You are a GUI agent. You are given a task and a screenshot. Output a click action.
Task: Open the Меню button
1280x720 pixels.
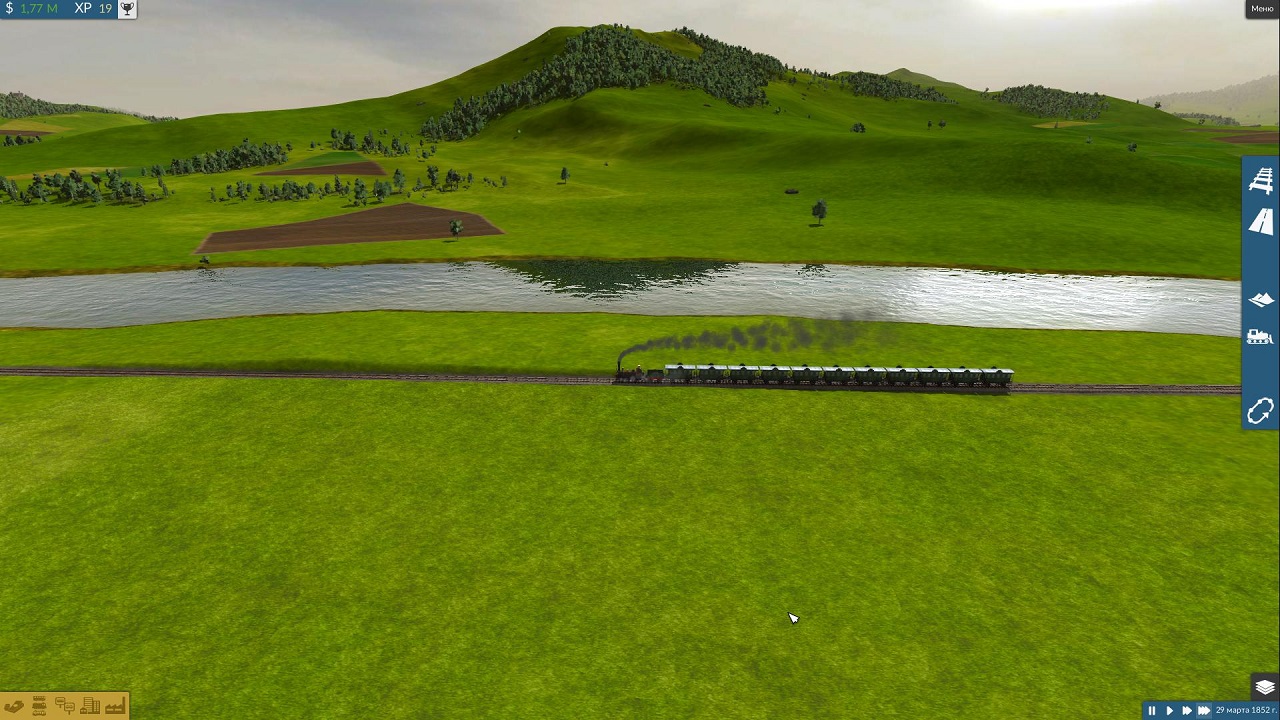(x=1261, y=9)
